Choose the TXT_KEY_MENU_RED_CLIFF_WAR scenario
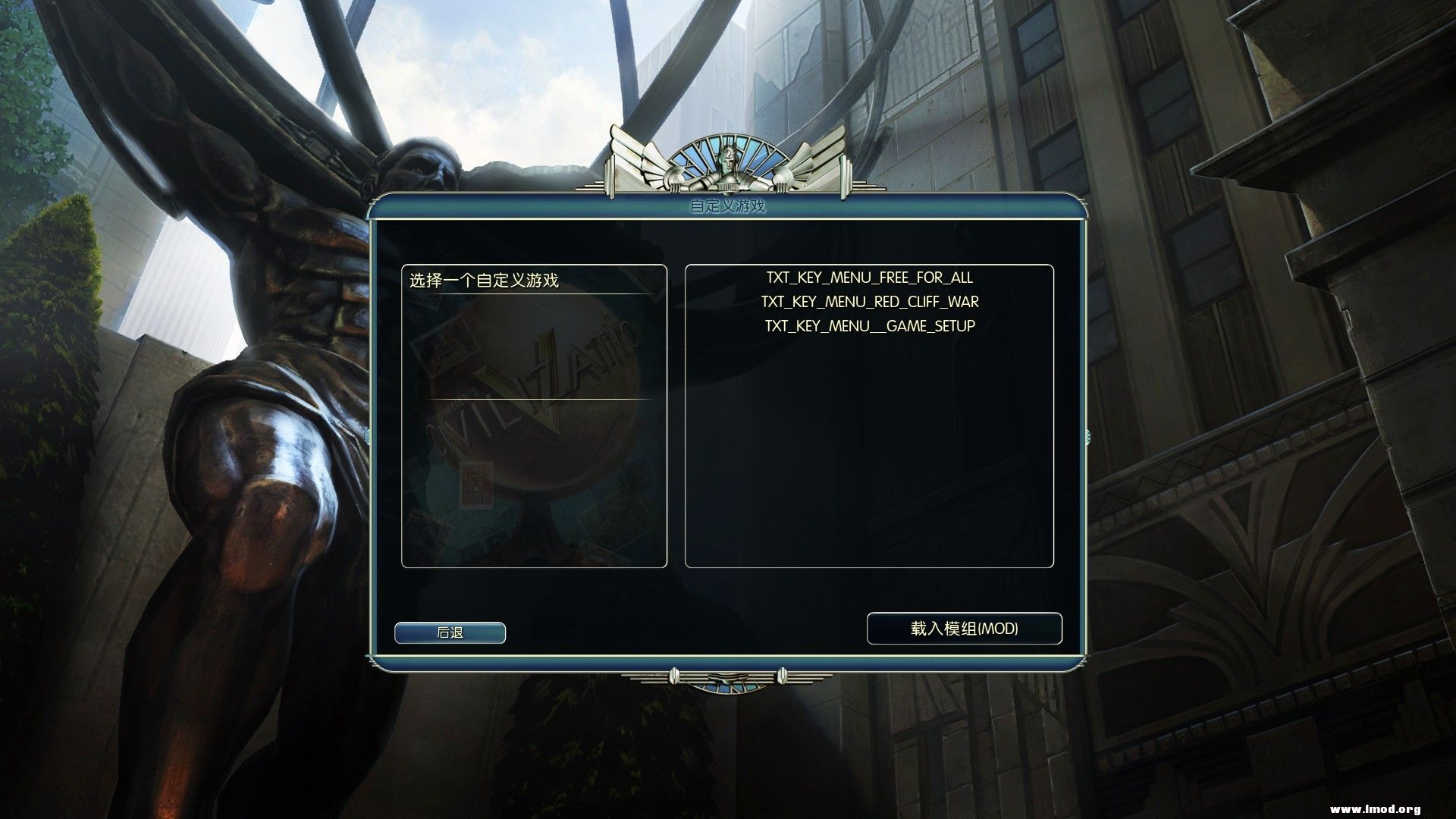The height and width of the screenshot is (819, 1456). [x=869, y=302]
